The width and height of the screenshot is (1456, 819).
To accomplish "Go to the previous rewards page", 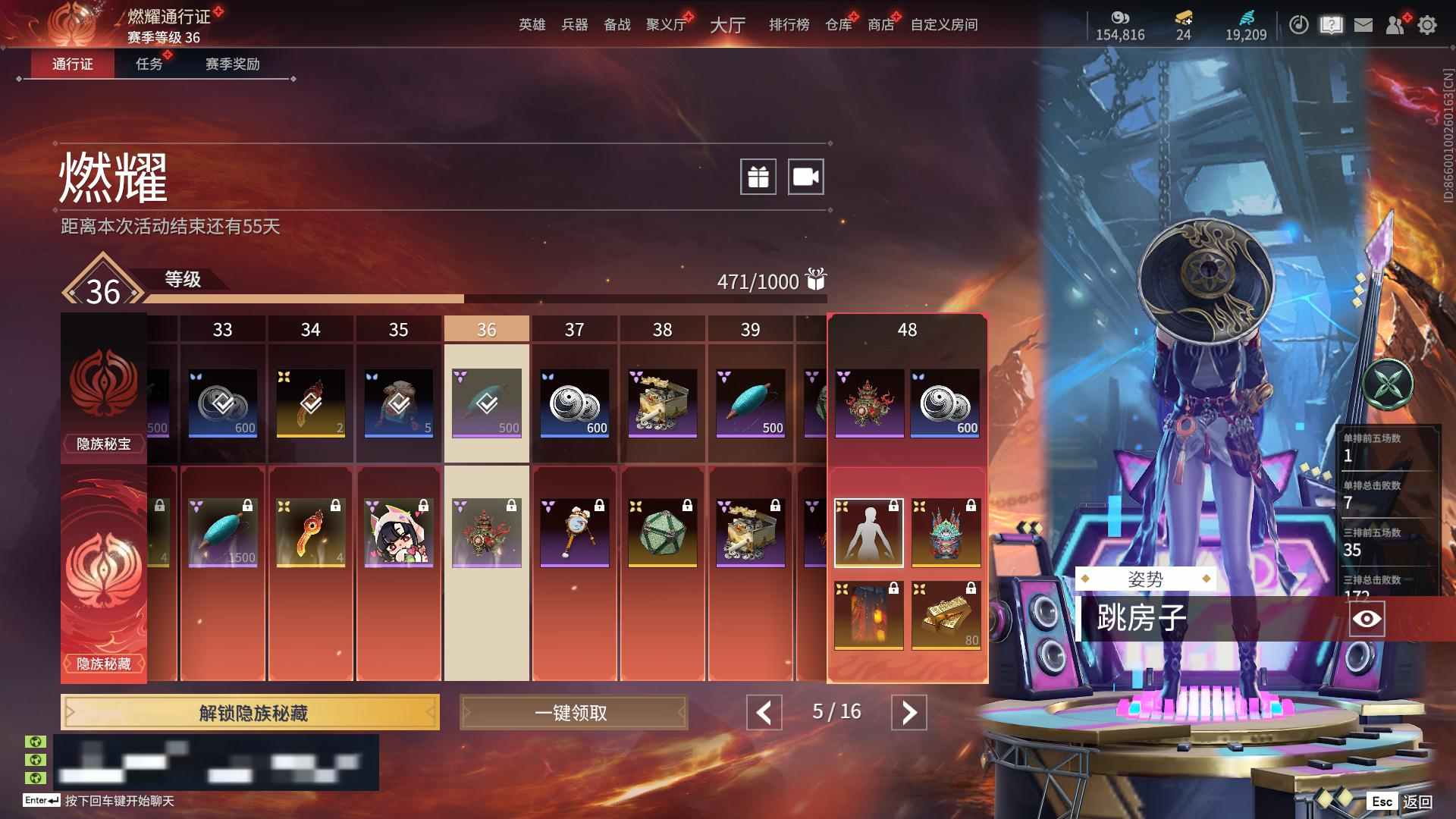I will 764,713.
